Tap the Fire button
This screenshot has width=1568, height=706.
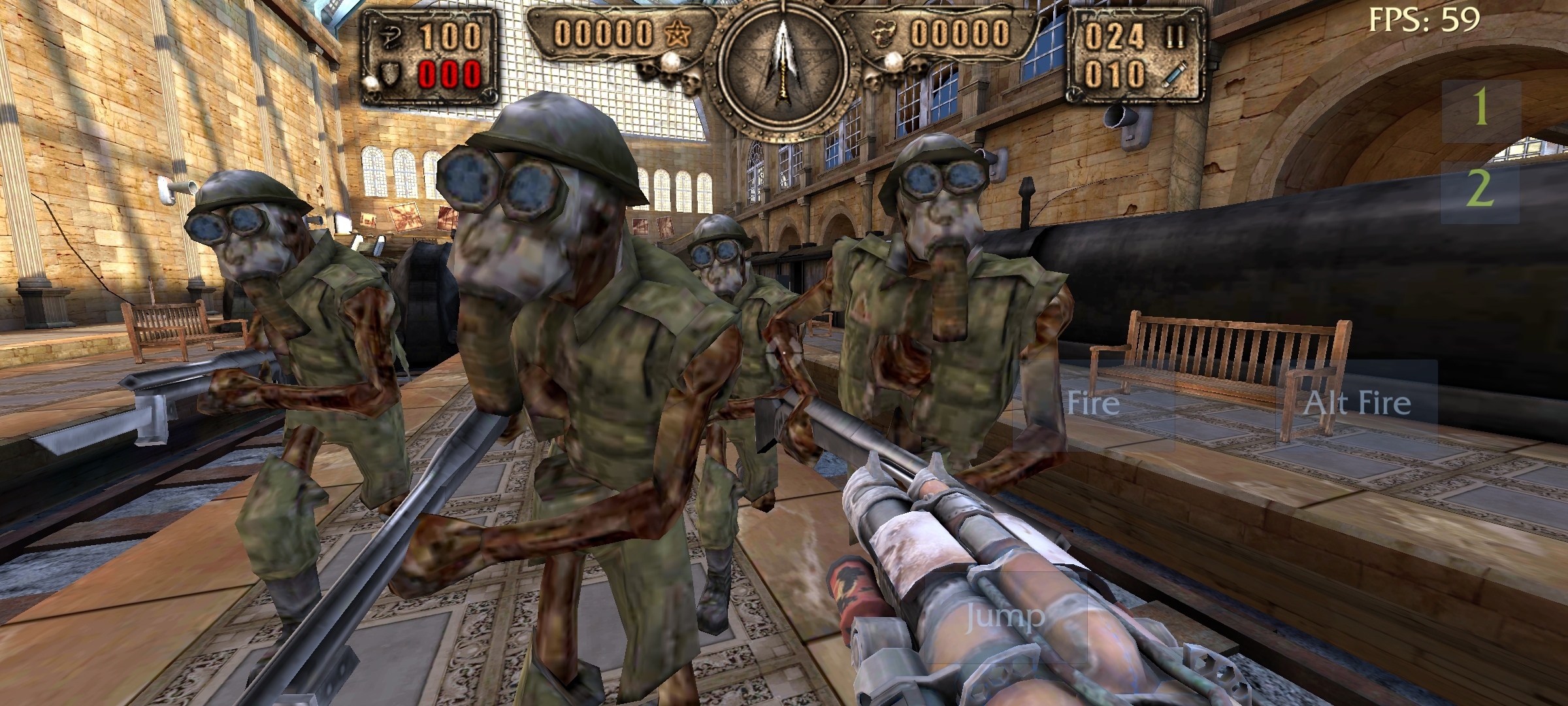[1093, 404]
